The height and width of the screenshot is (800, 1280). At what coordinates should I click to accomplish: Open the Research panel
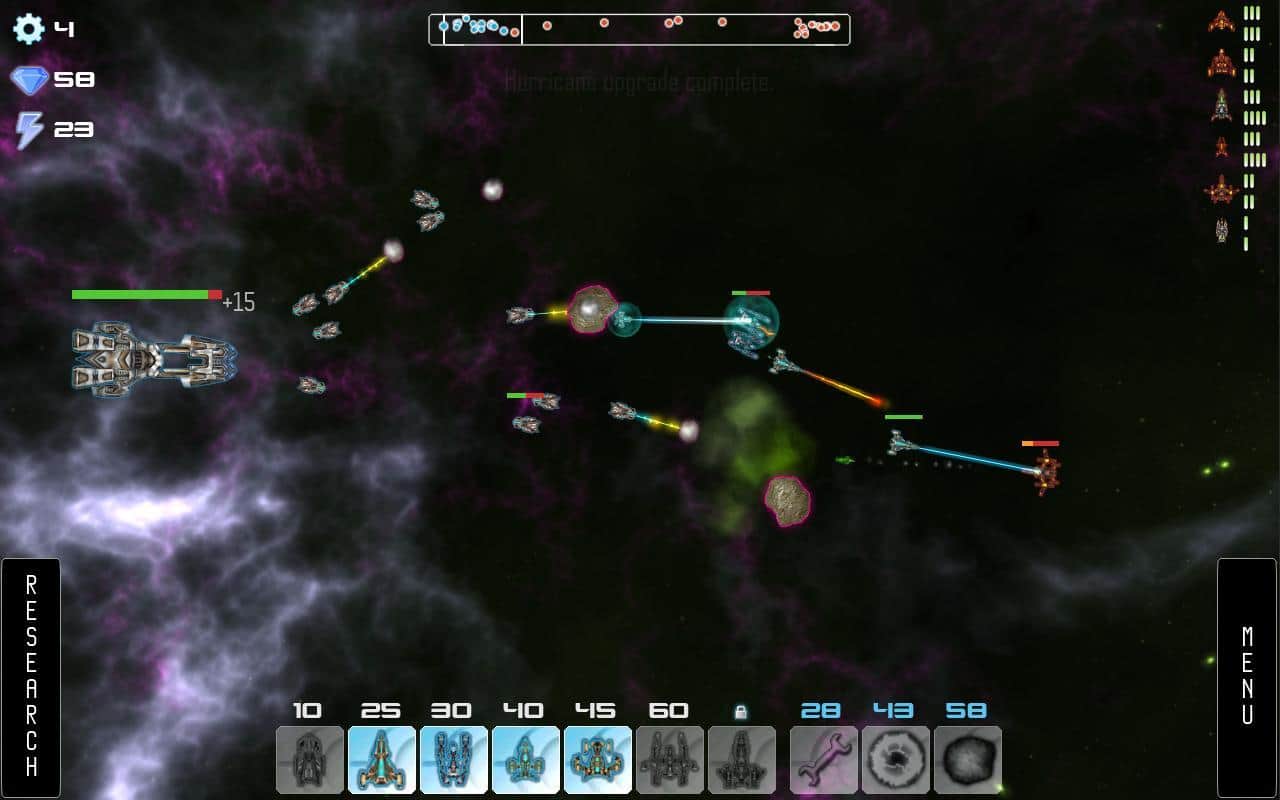[31, 677]
